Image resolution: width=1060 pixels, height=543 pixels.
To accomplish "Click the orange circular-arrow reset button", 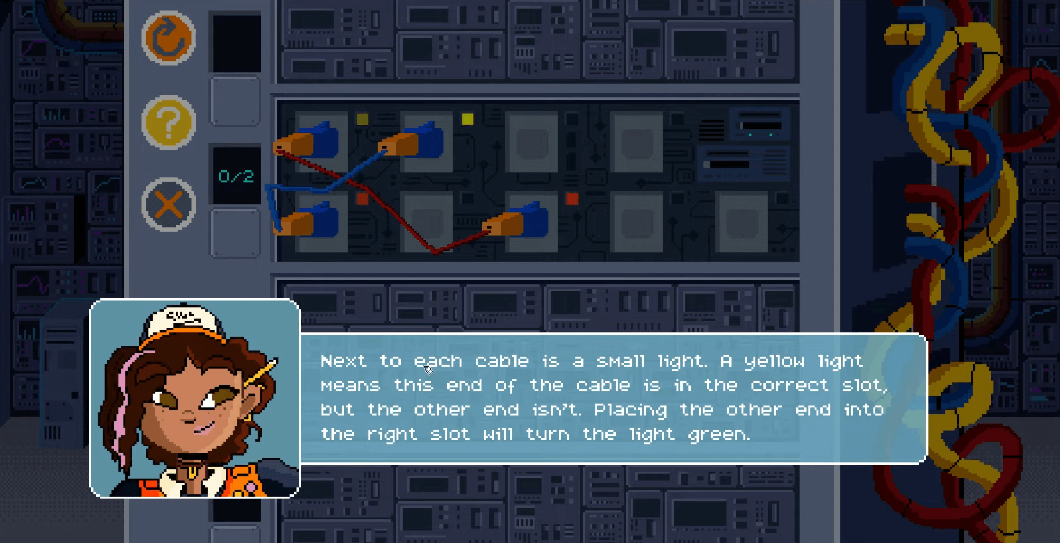I will (x=168, y=38).
